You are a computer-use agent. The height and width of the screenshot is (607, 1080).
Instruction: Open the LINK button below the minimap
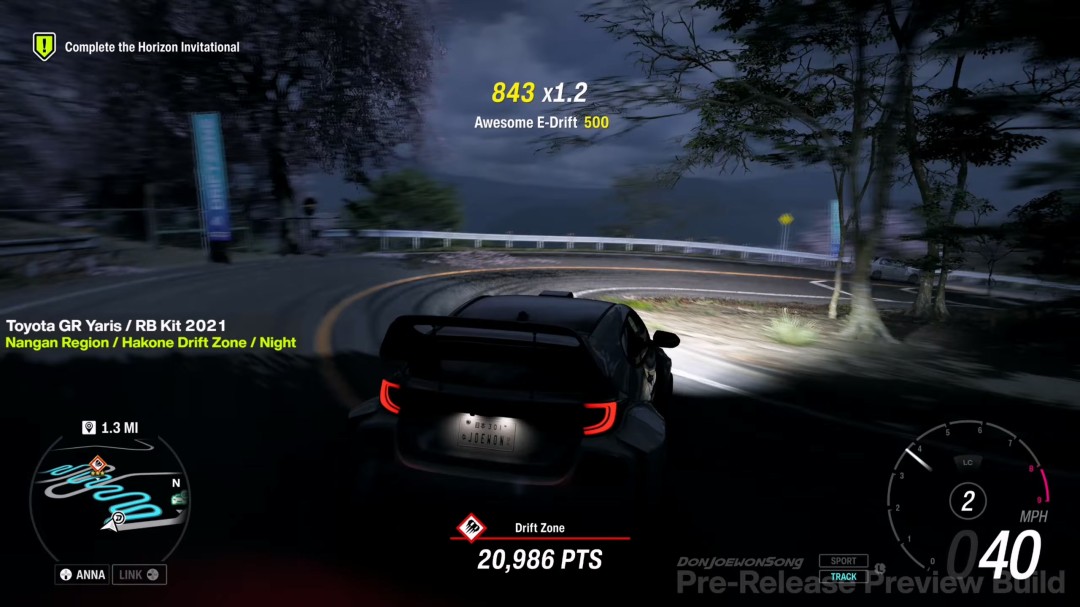pyautogui.click(x=140, y=575)
